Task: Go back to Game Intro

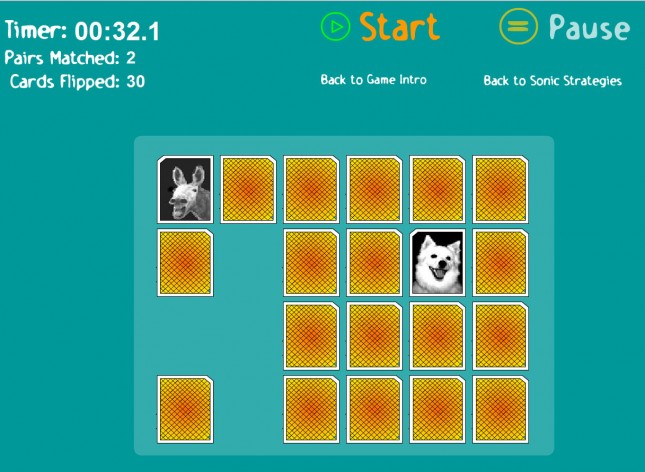Action: 373,80
